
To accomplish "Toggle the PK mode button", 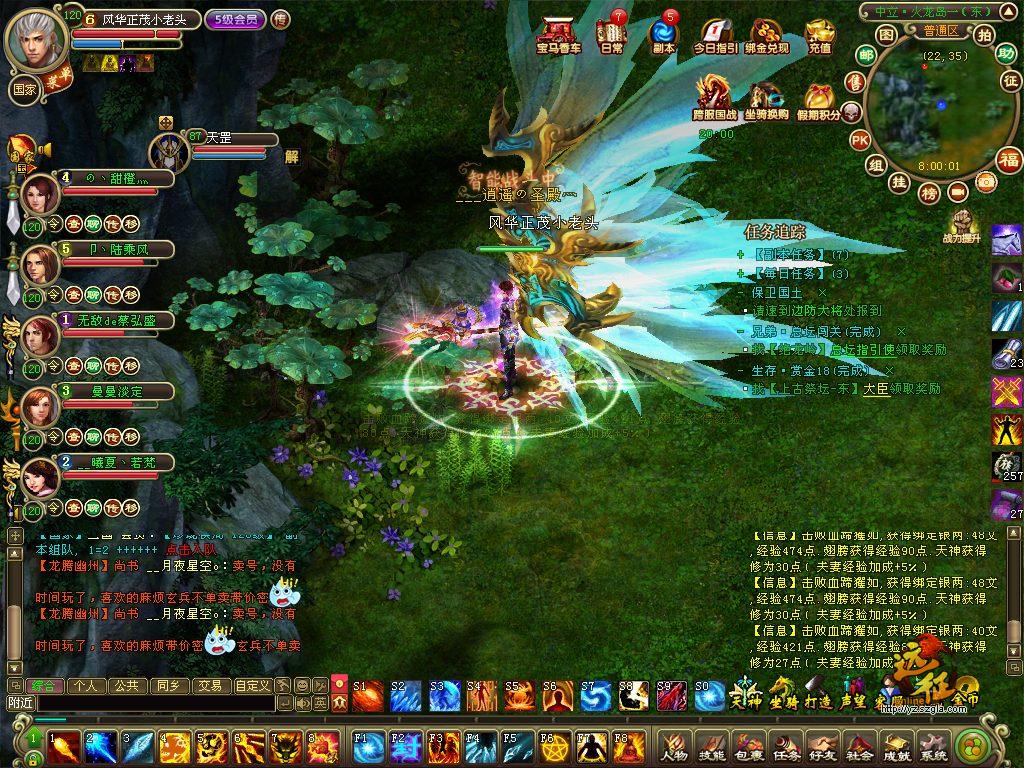I will click(859, 141).
